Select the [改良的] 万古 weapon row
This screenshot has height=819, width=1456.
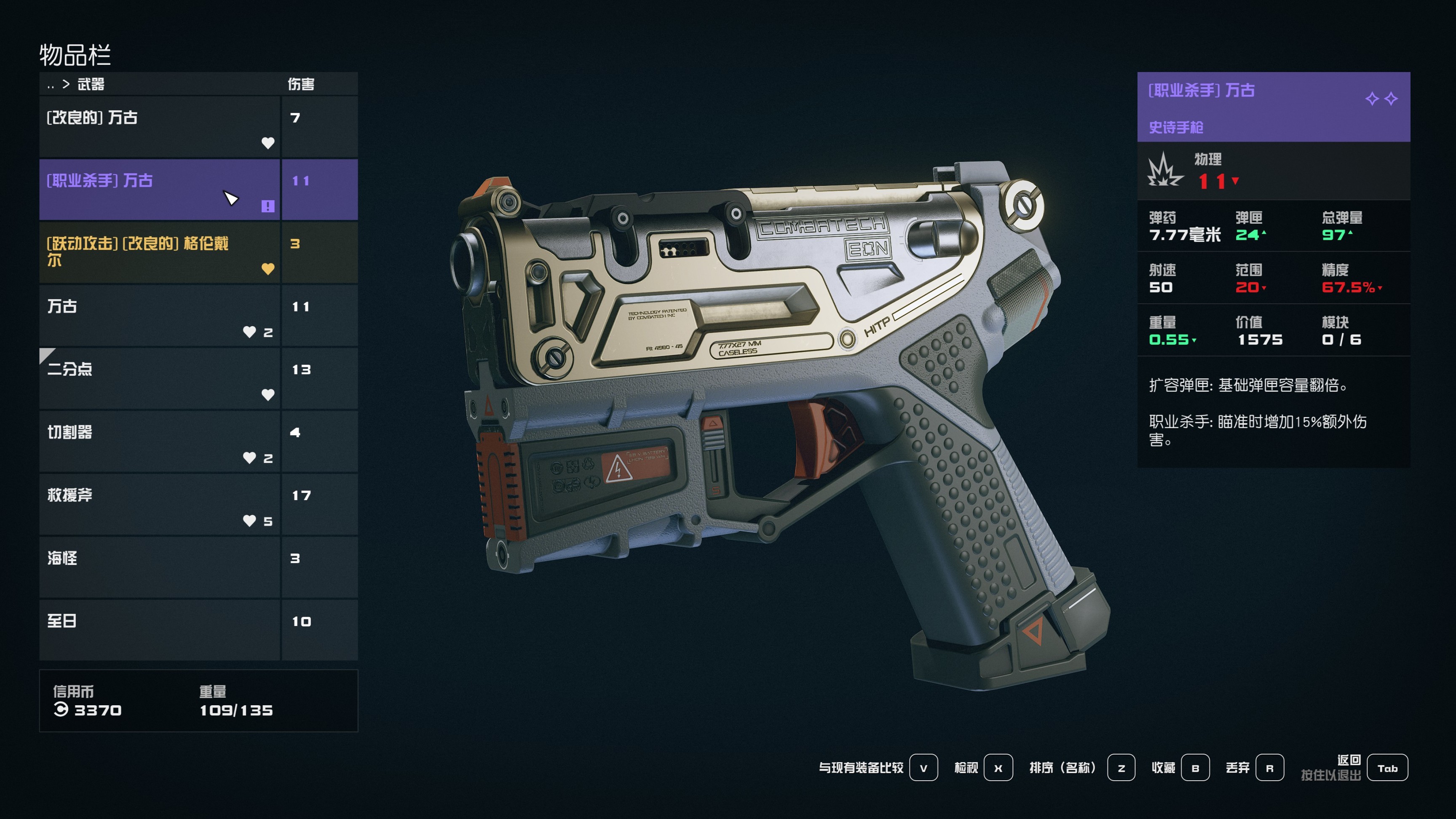point(159,126)
